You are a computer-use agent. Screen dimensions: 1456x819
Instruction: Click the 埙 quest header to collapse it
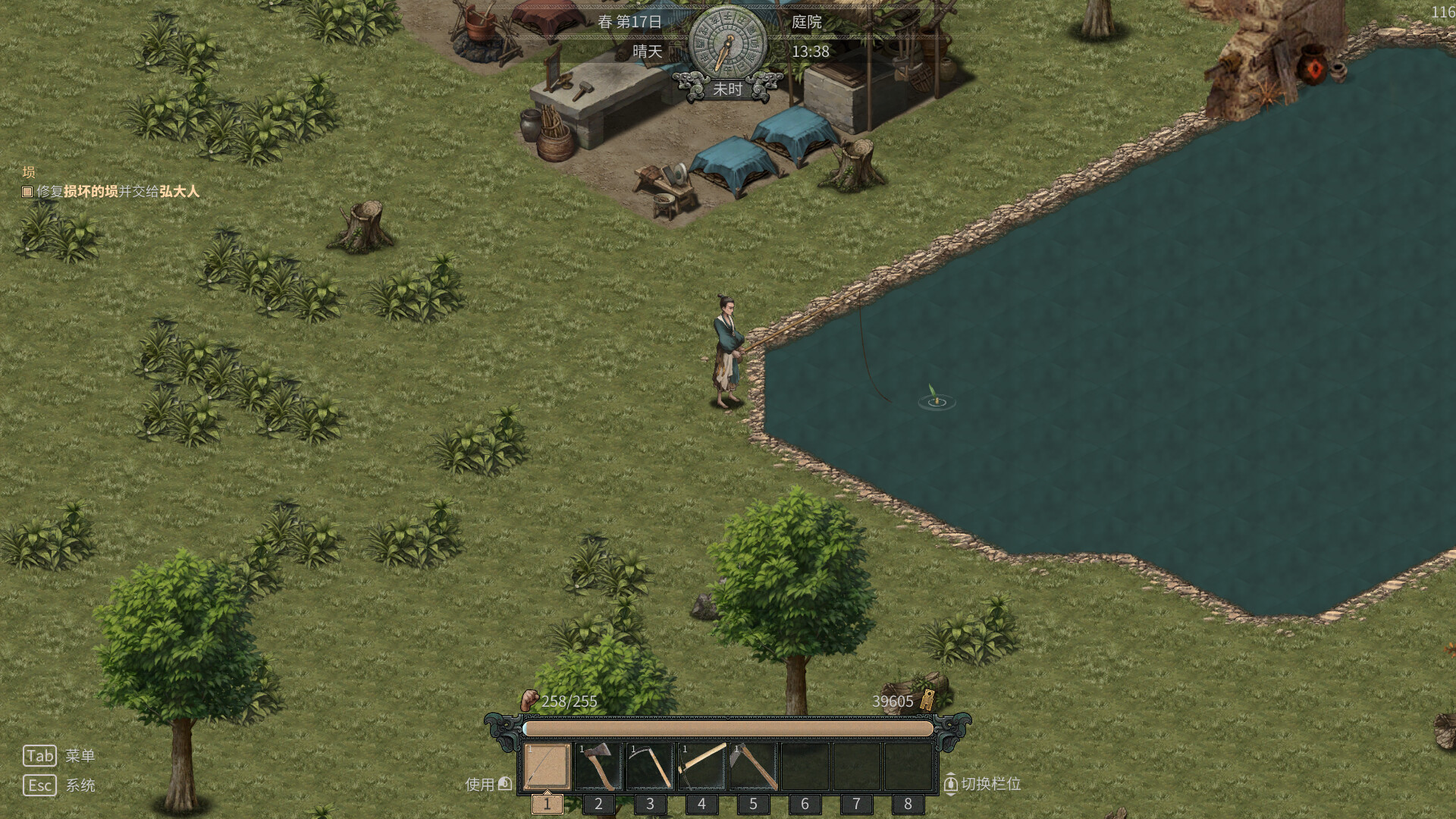(x=28, y=171)
